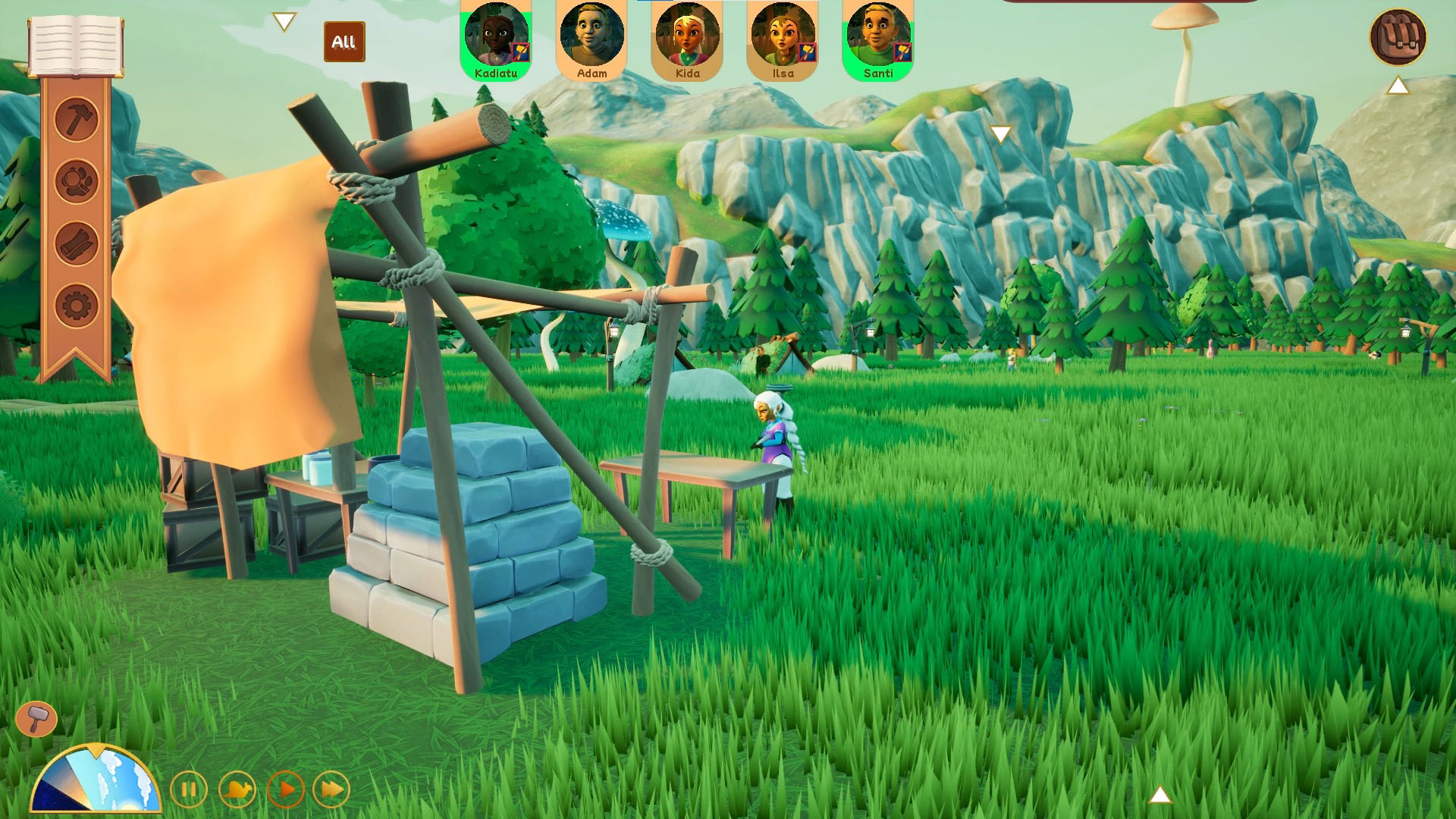This screenshot has width=1456, height=819.
Task: Set slow speed with the snail button
Action: pyautogui.click(x=237, y=789)
